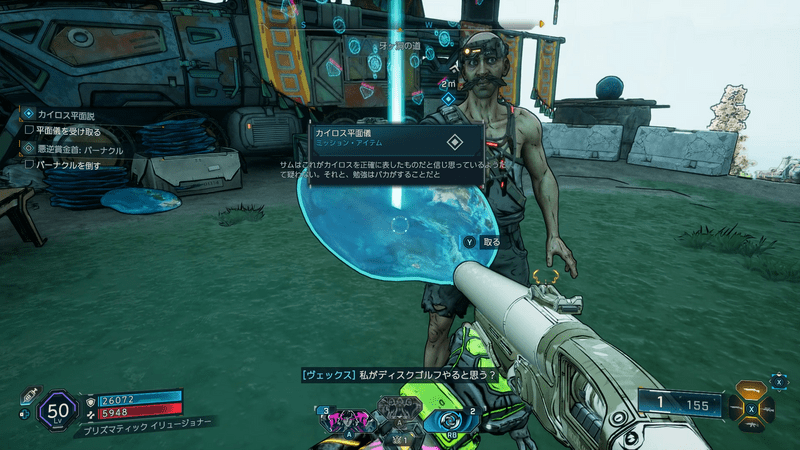Click the level 50 character badge
The height and width of the screenshot is (450, 800).
pyautogui.click(x=57, y=411)
